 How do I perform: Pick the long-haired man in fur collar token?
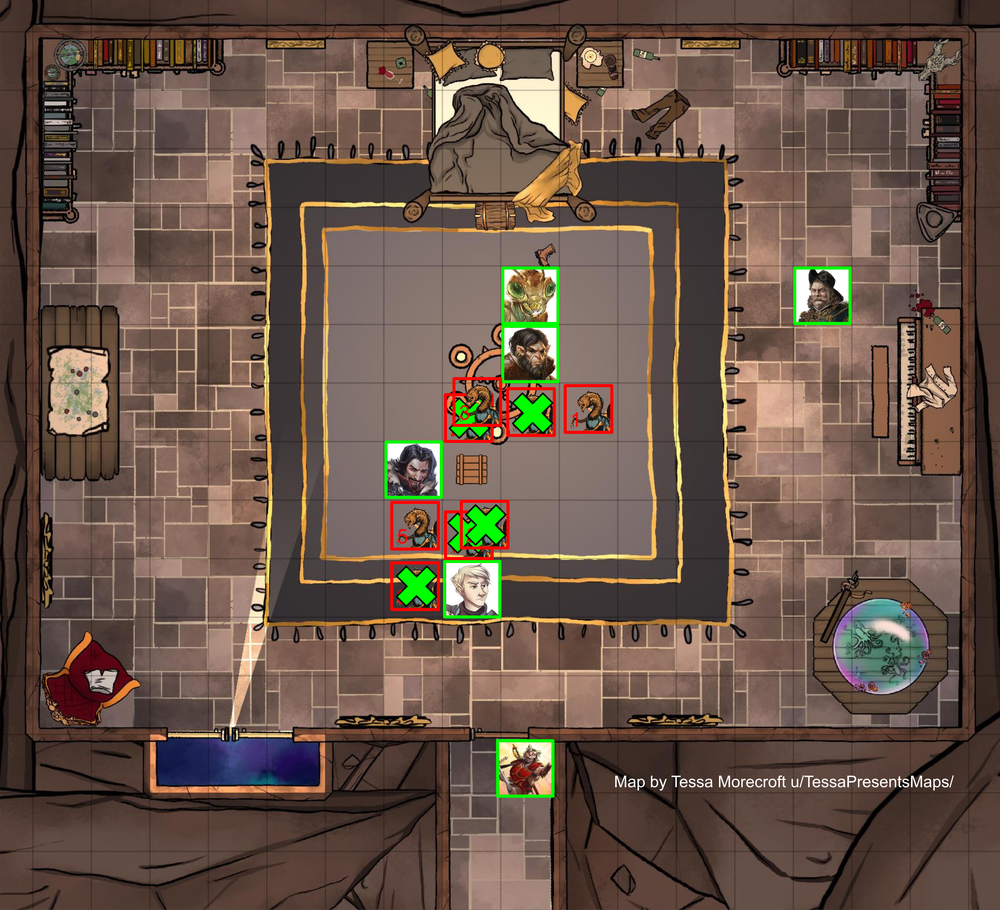(x=413, y=470)
